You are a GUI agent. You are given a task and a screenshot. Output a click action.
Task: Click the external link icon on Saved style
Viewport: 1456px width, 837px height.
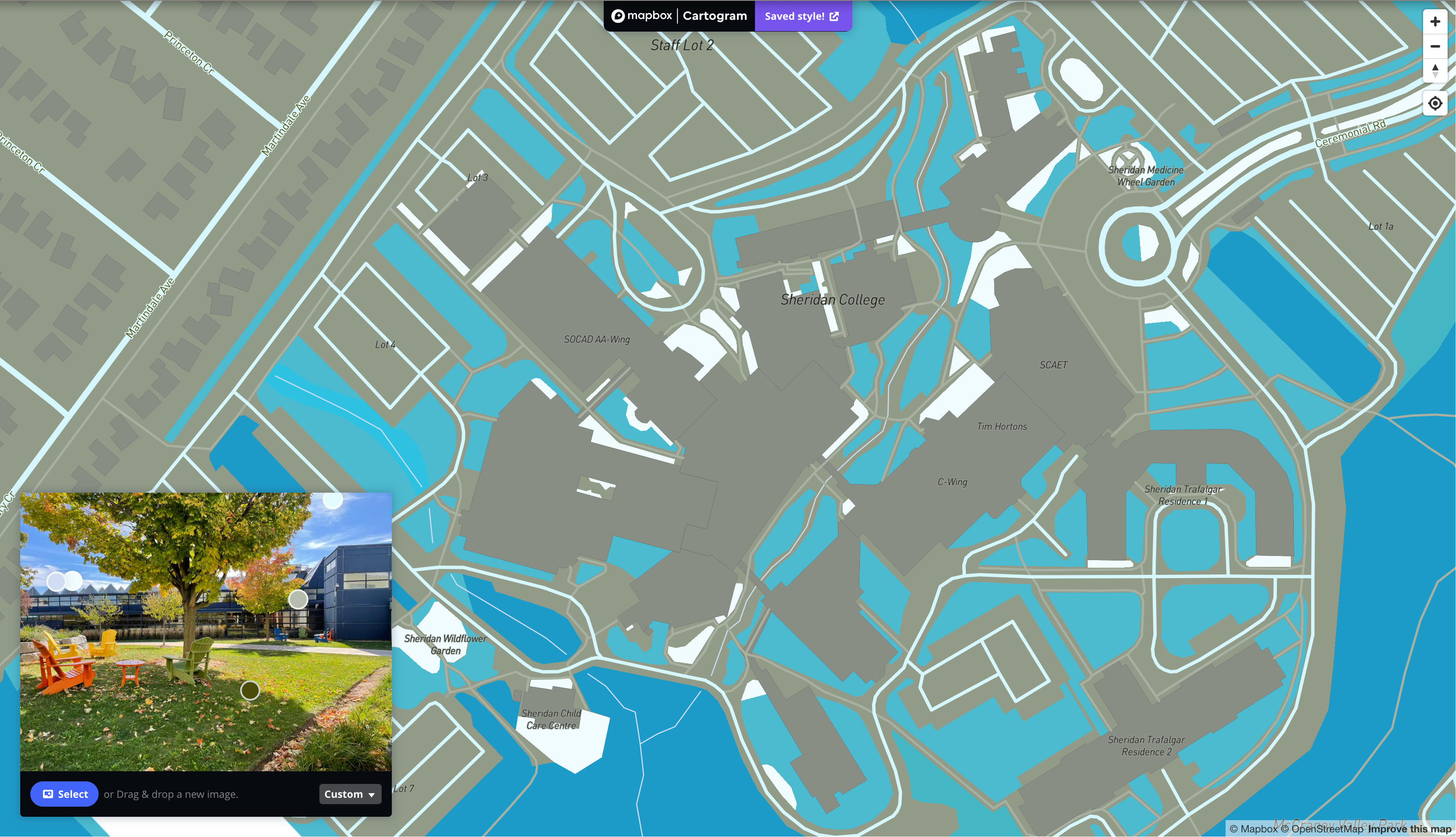click(x=835, y=16)
